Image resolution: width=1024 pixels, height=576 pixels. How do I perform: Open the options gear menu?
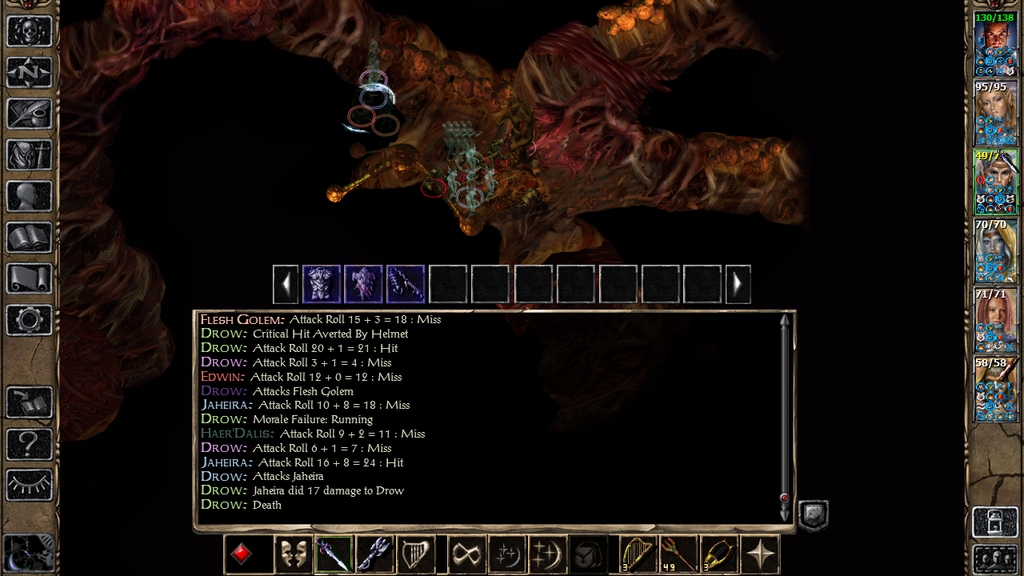(x=29, y=320)
